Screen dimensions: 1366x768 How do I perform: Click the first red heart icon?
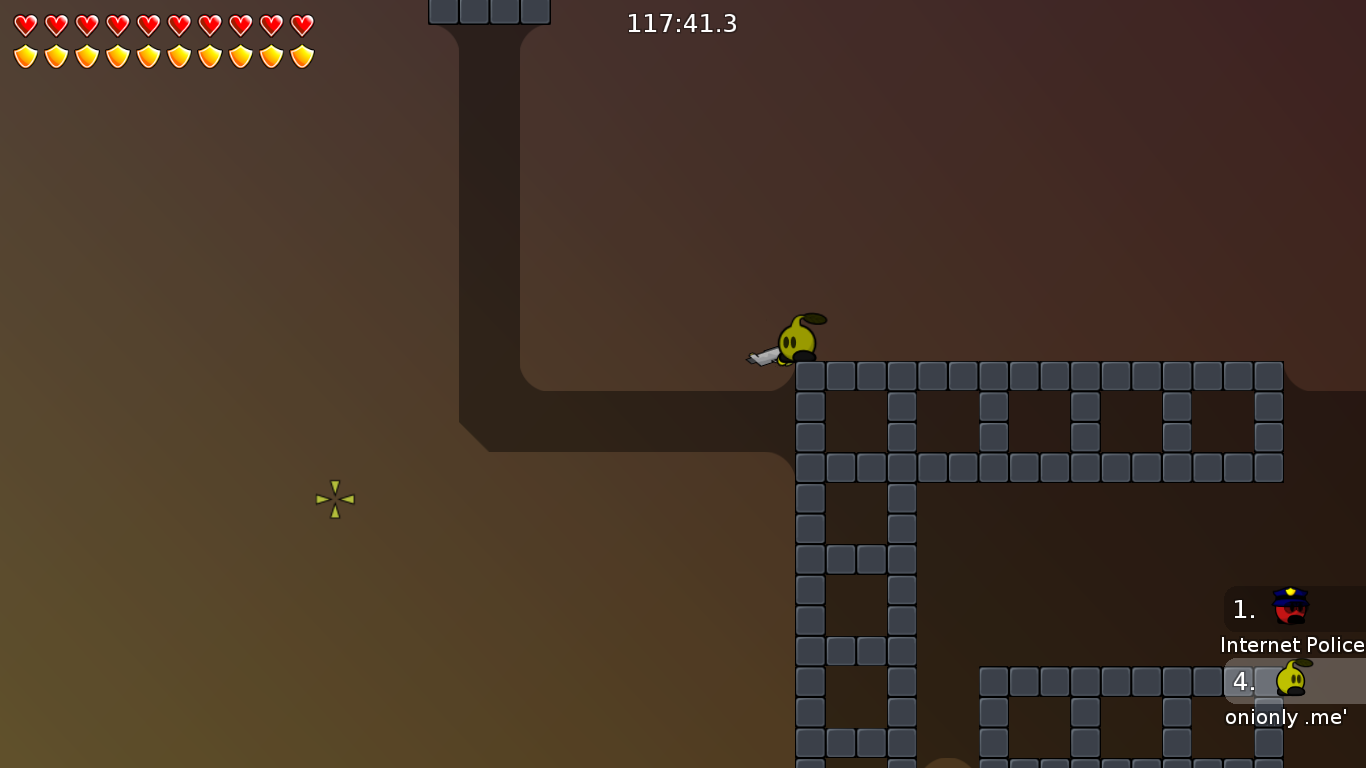coord(24,24)
